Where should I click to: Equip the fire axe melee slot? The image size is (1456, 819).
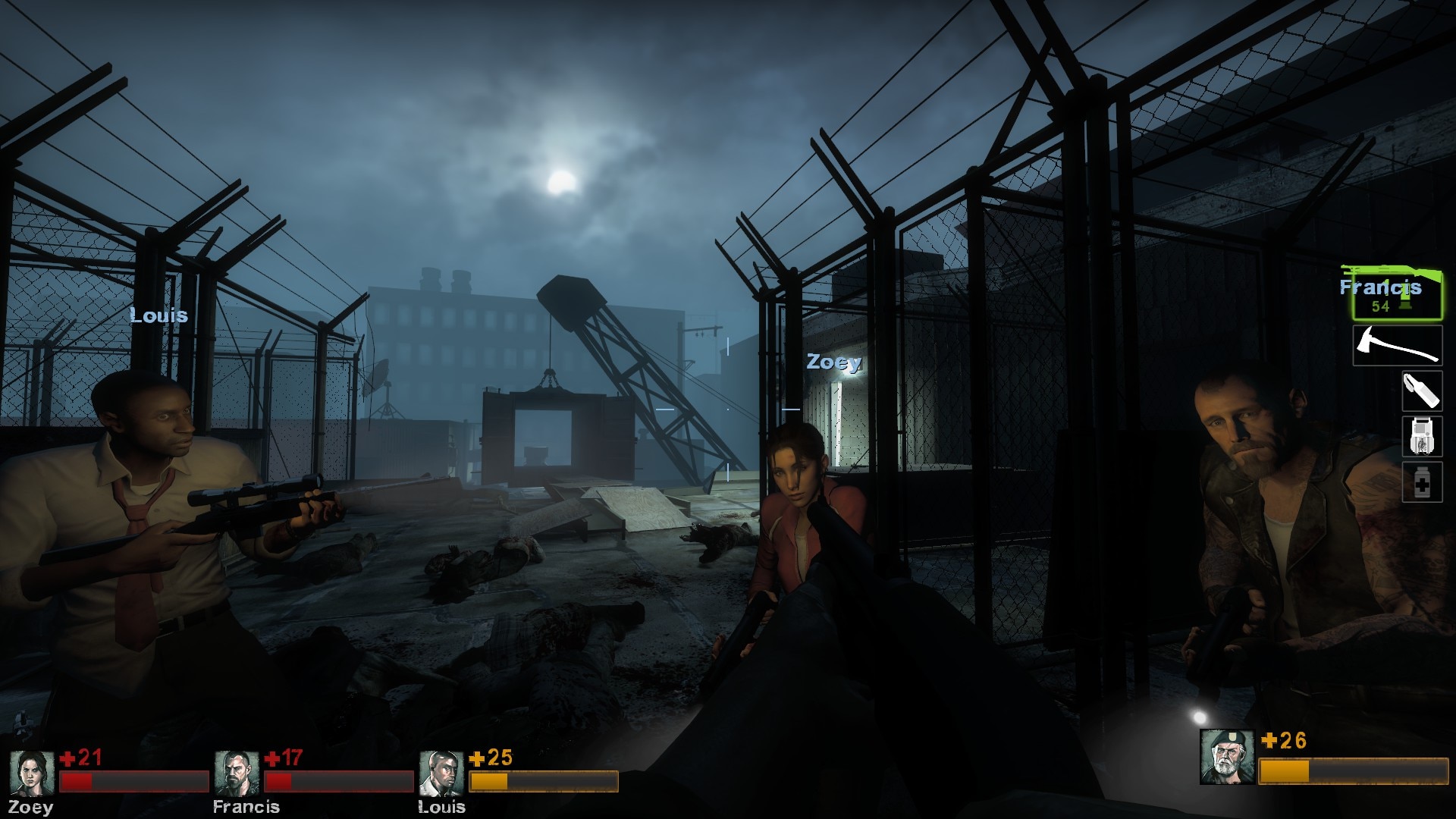1397,345
